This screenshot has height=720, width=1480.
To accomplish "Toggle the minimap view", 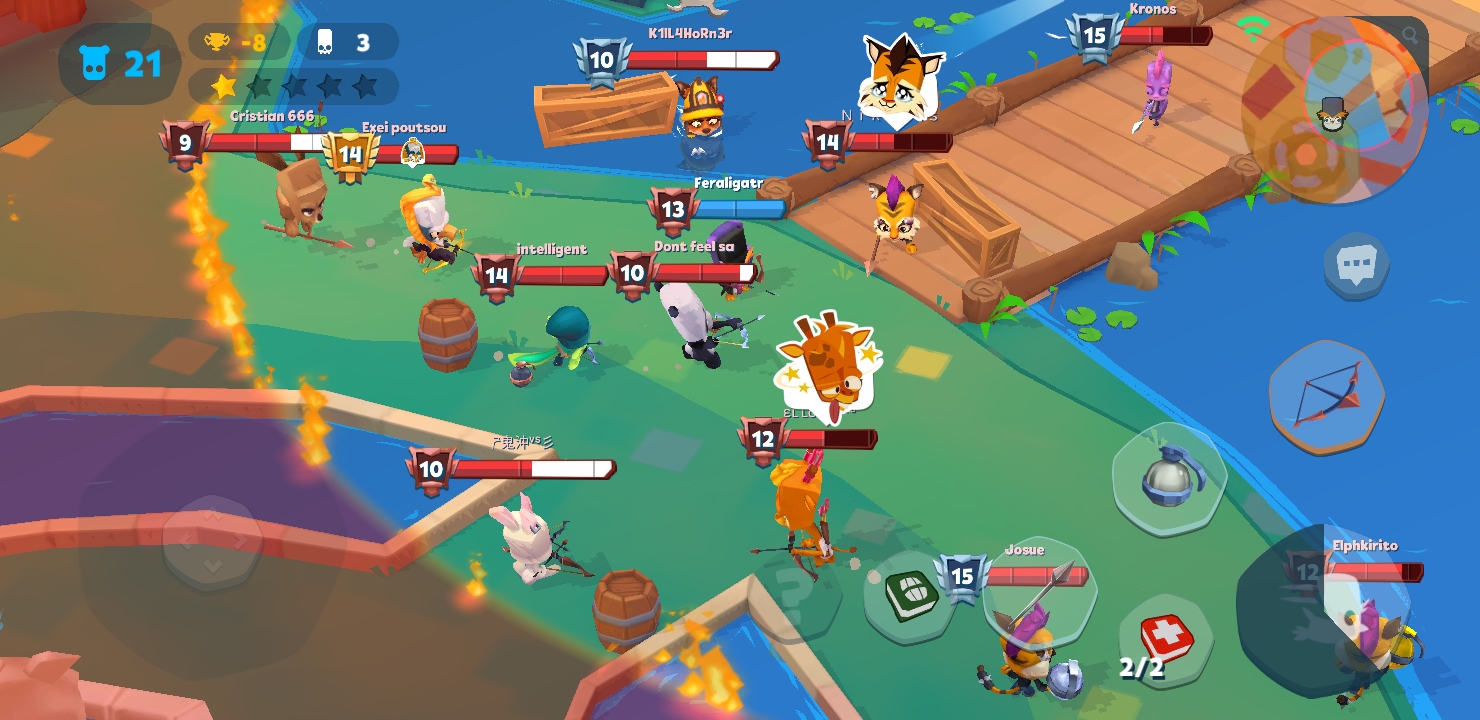I will pyautogui.click(x=1330, y=110).
